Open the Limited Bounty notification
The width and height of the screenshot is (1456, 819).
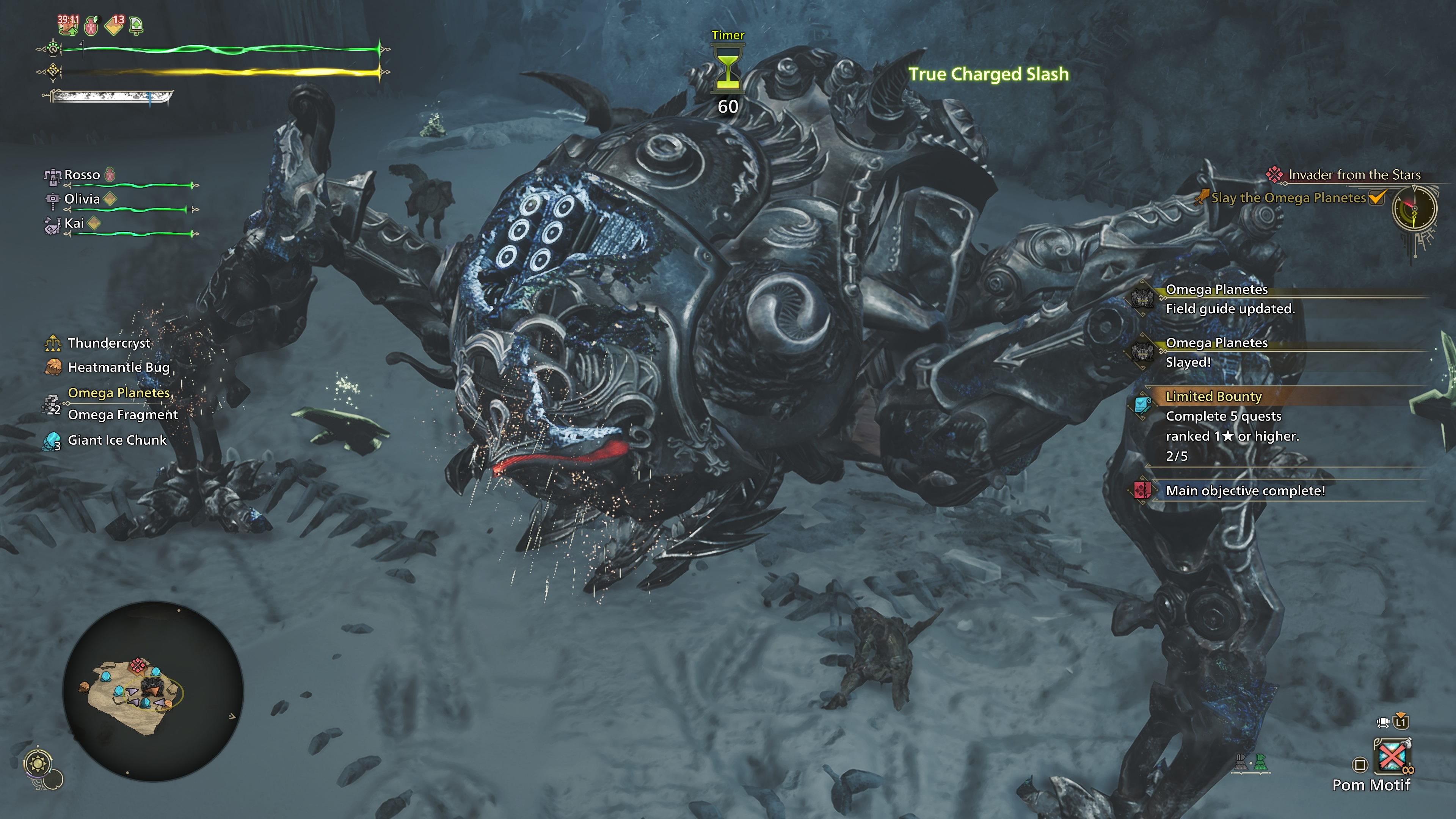click(1213, 397)
